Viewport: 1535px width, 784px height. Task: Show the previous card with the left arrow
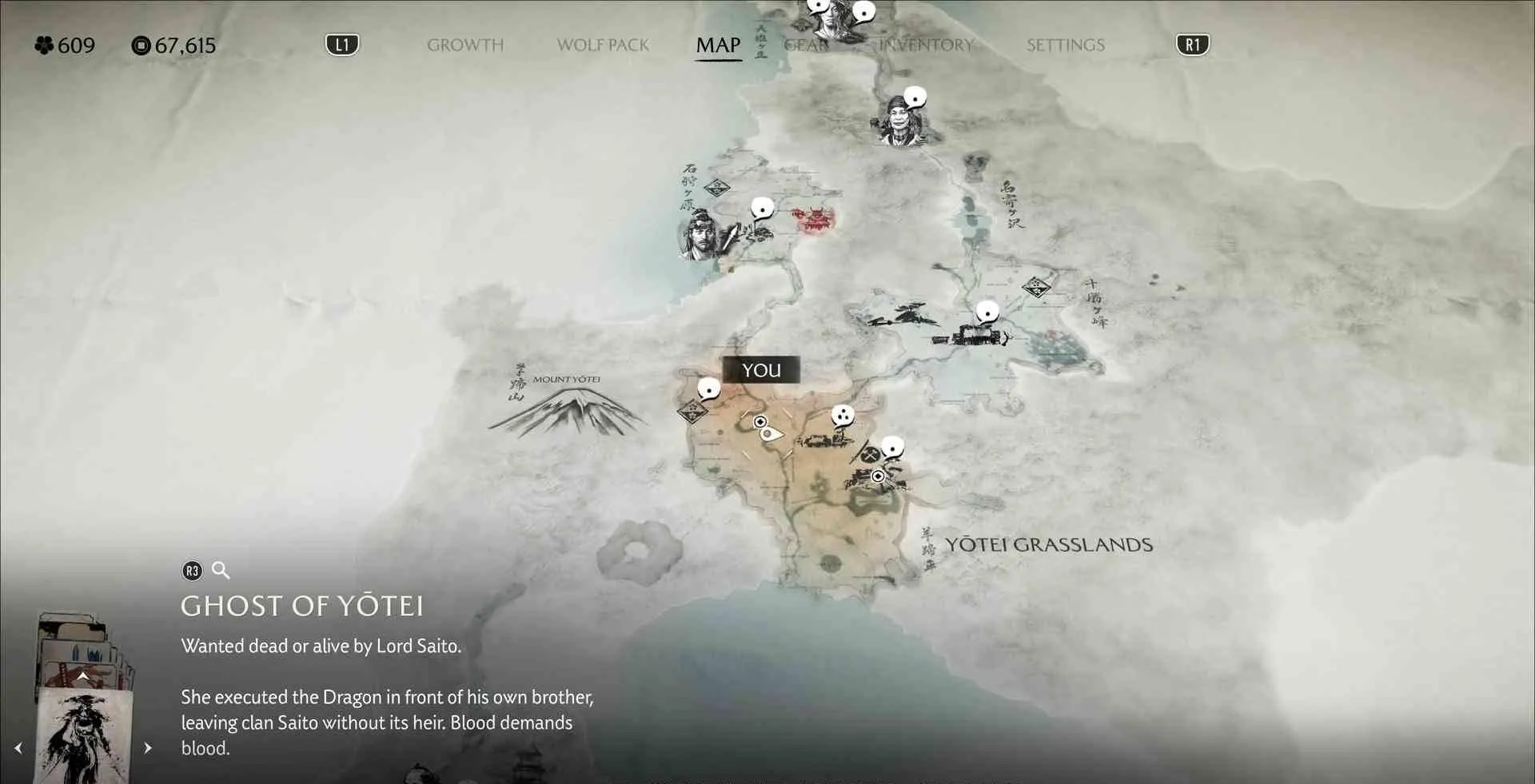[18, 748]
